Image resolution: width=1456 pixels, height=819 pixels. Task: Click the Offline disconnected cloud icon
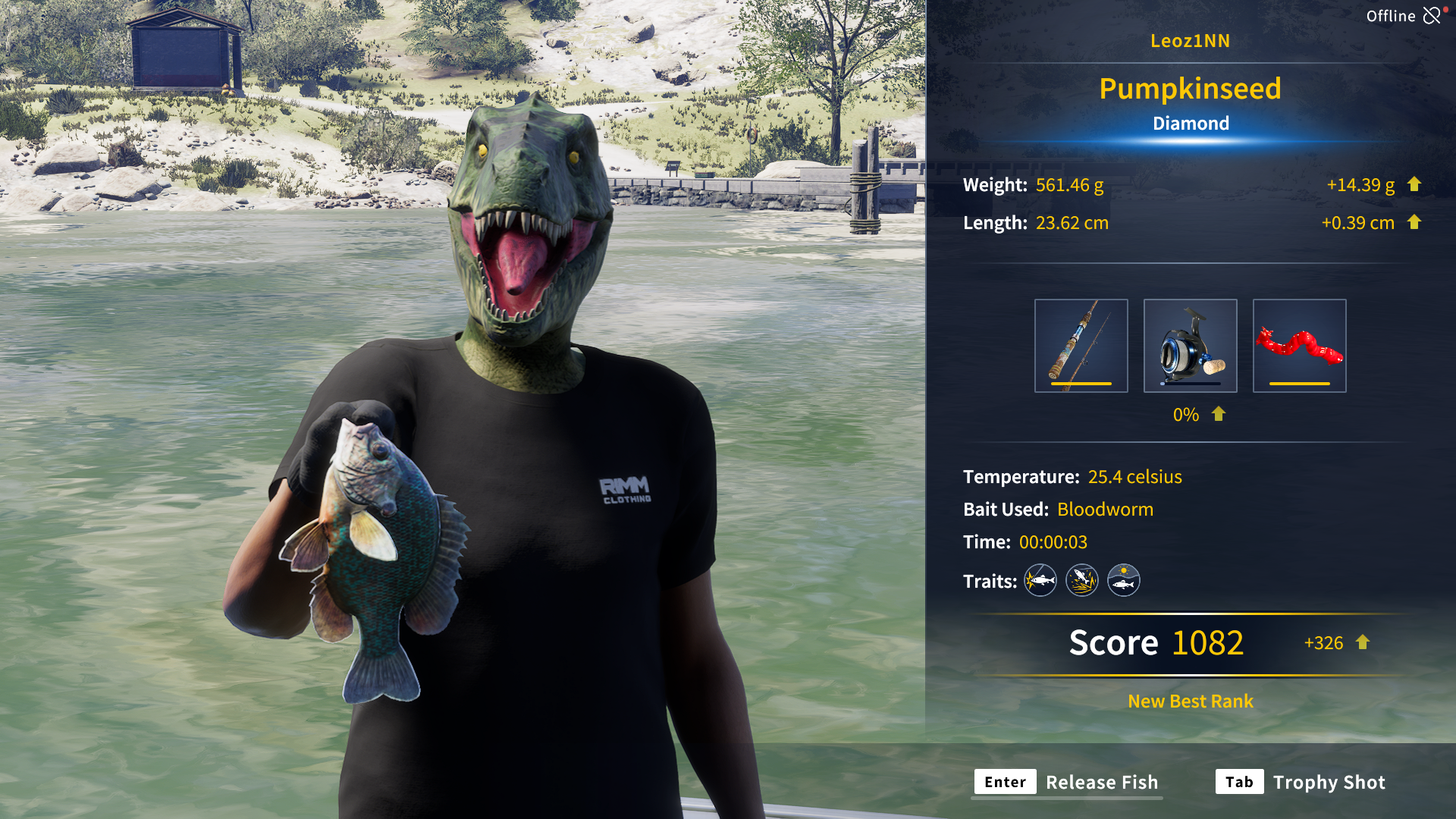point(1432,15)
